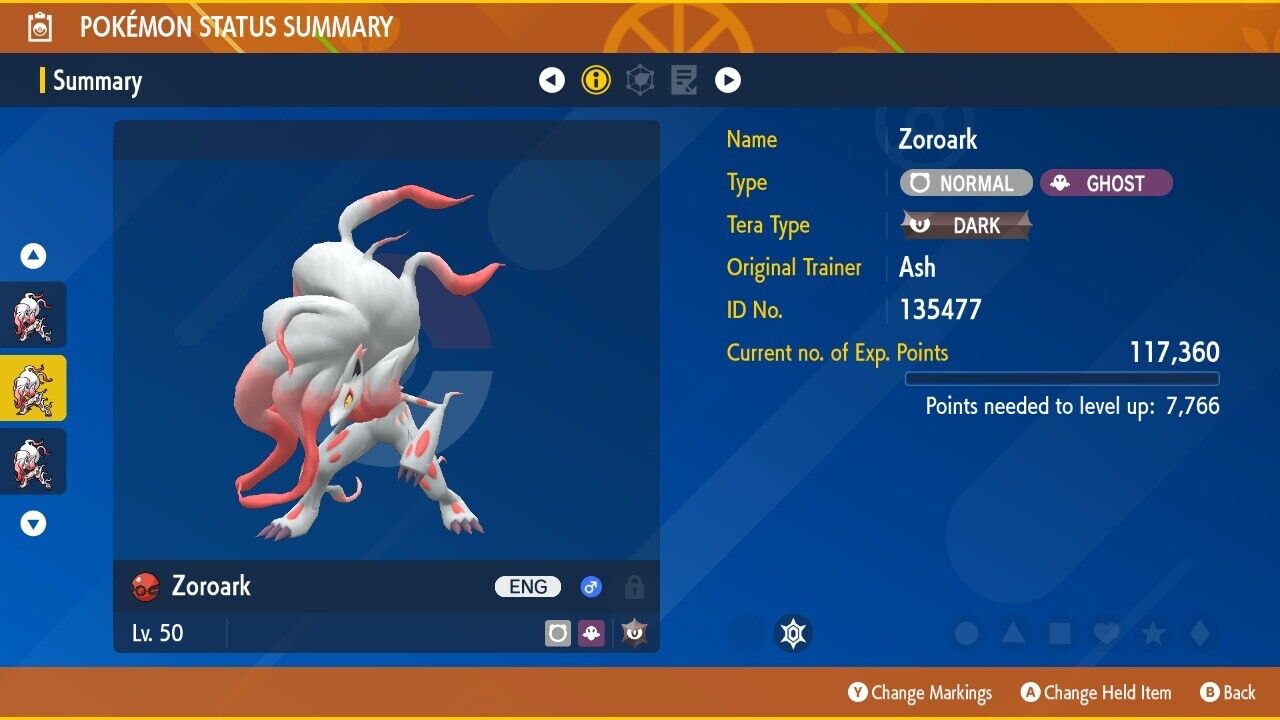This screenshot has height=720, width=1280.
Task: Go to the previous summary page arrow
Action: (552, 80)
